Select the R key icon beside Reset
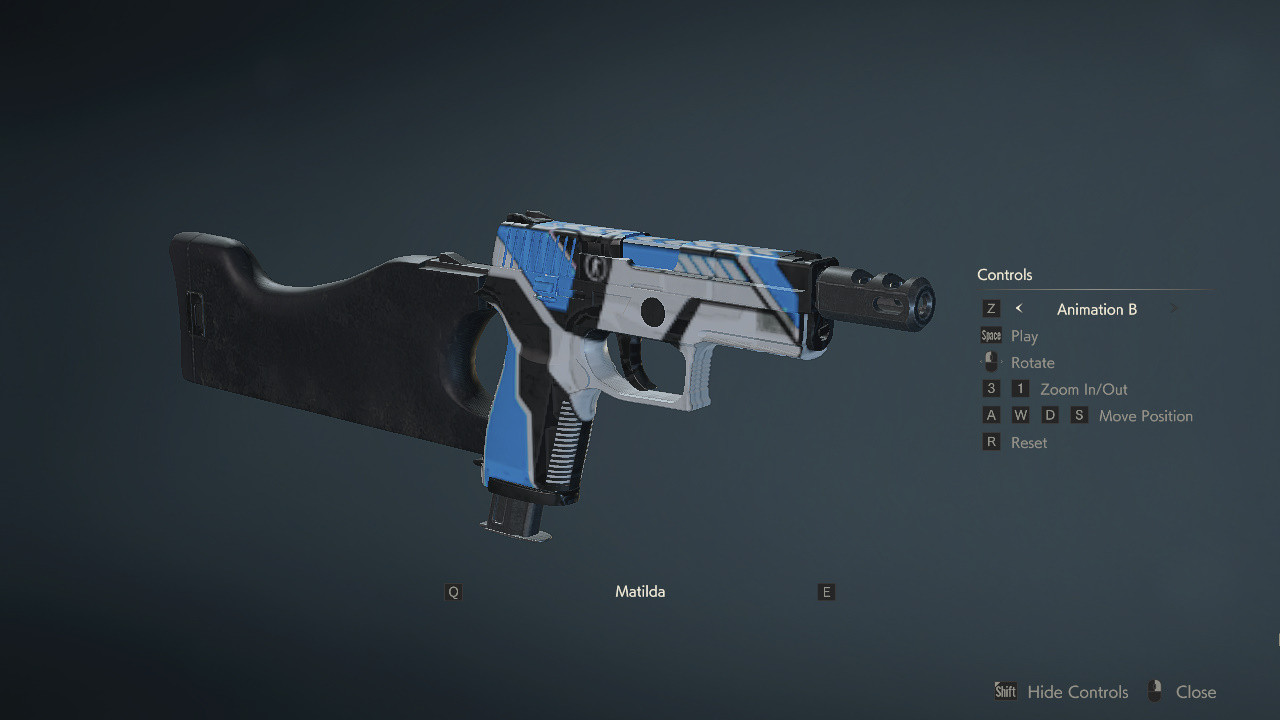This screenshot has height=720, width=1280. tap(991, 441)
